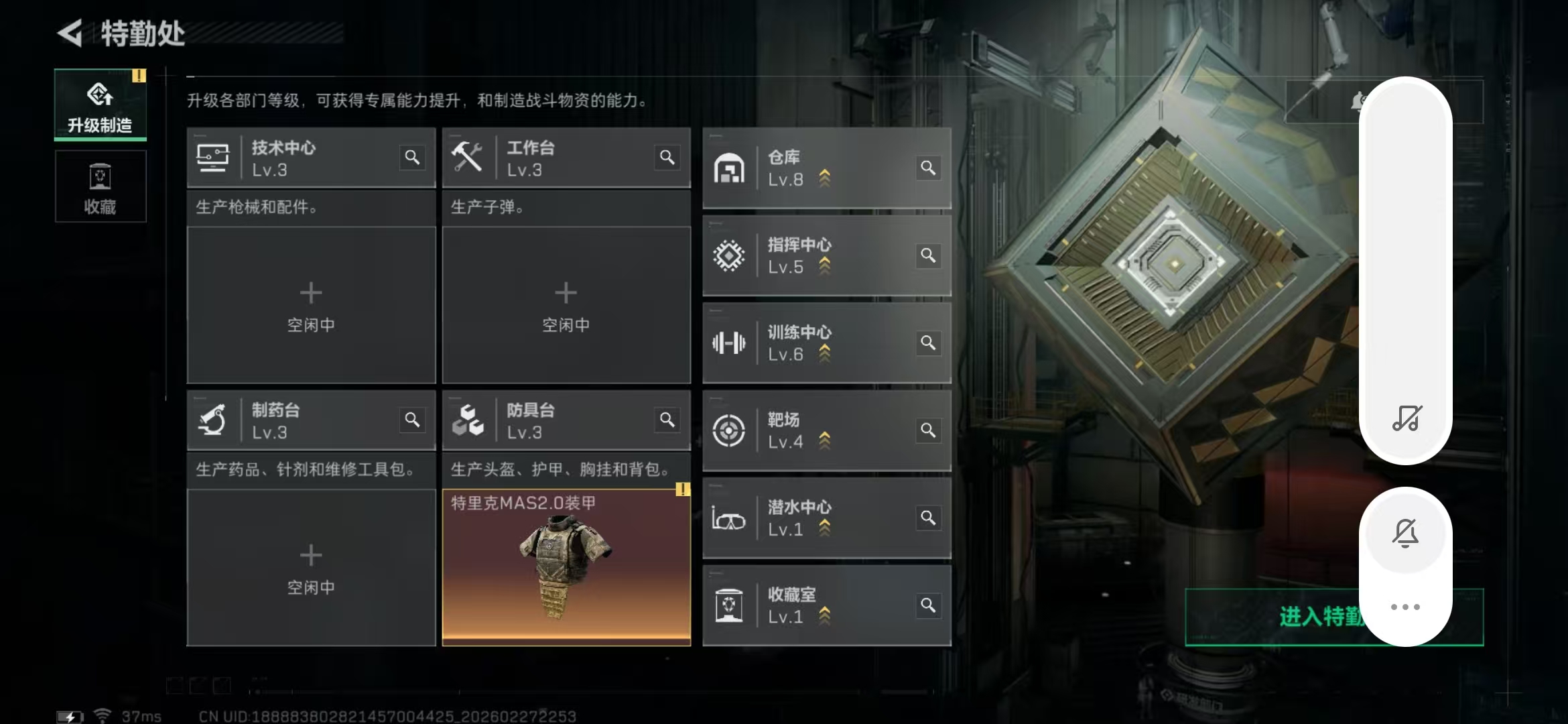The image size is (1568, 724).
Task: Select the 指挥中心 chip icon
Action: tap(730, 255)
